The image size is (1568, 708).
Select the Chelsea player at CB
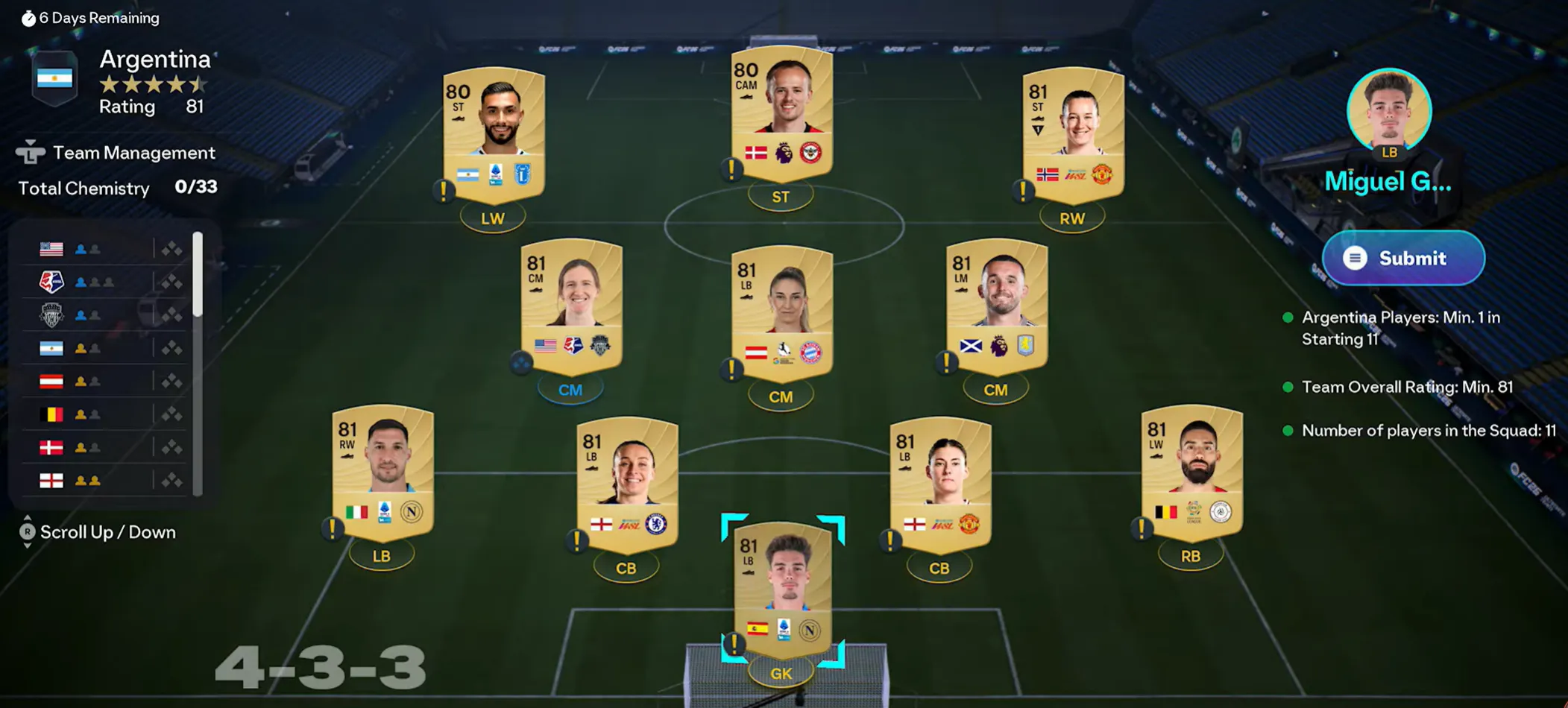tap(626, 483)
